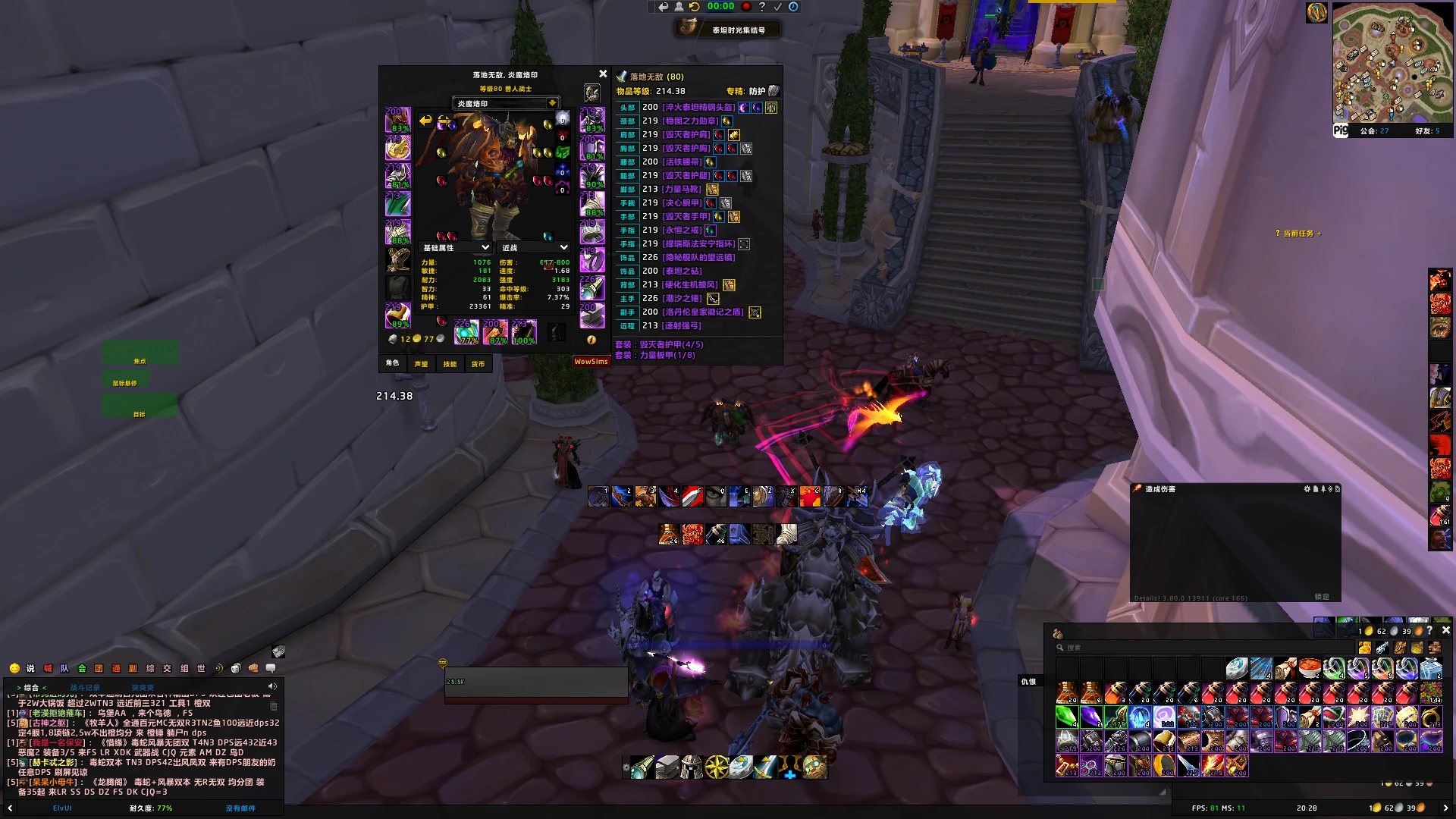This screenshot has height=819, width=1456.
Task: Click the 说 say channel button
Action: point(30,668)
